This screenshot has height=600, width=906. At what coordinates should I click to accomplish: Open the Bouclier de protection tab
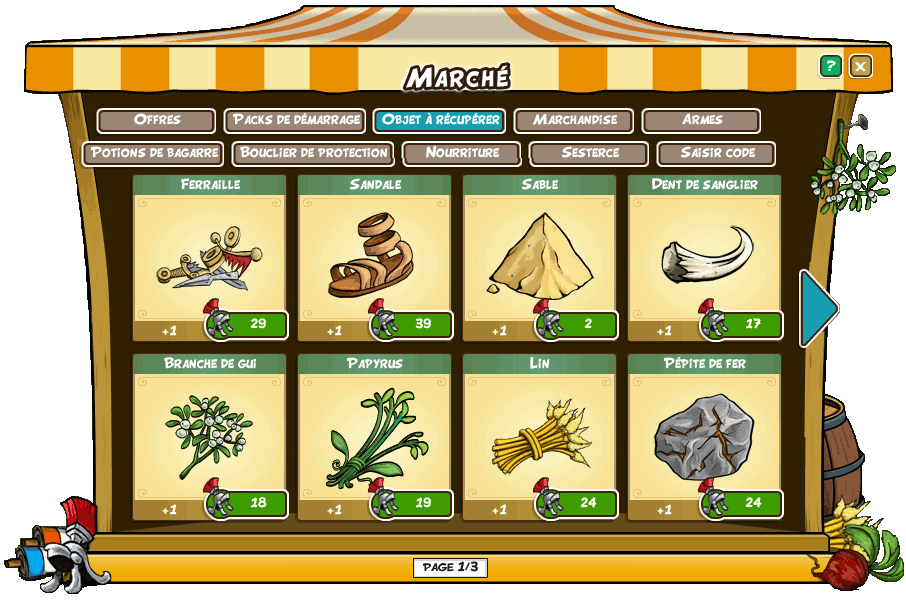point(314,153)
